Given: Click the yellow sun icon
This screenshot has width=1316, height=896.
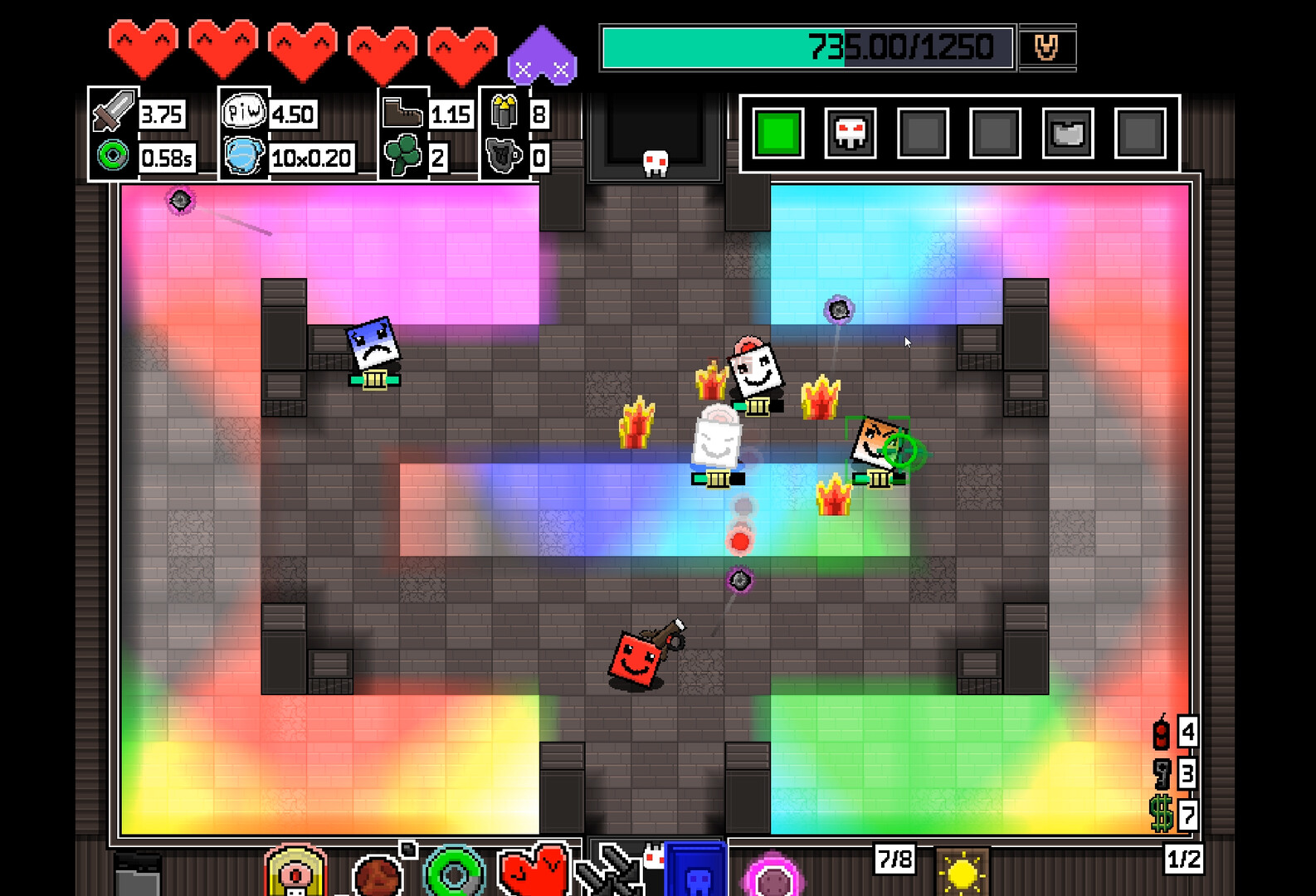Looking at the screenshot, I should (962, 873).
